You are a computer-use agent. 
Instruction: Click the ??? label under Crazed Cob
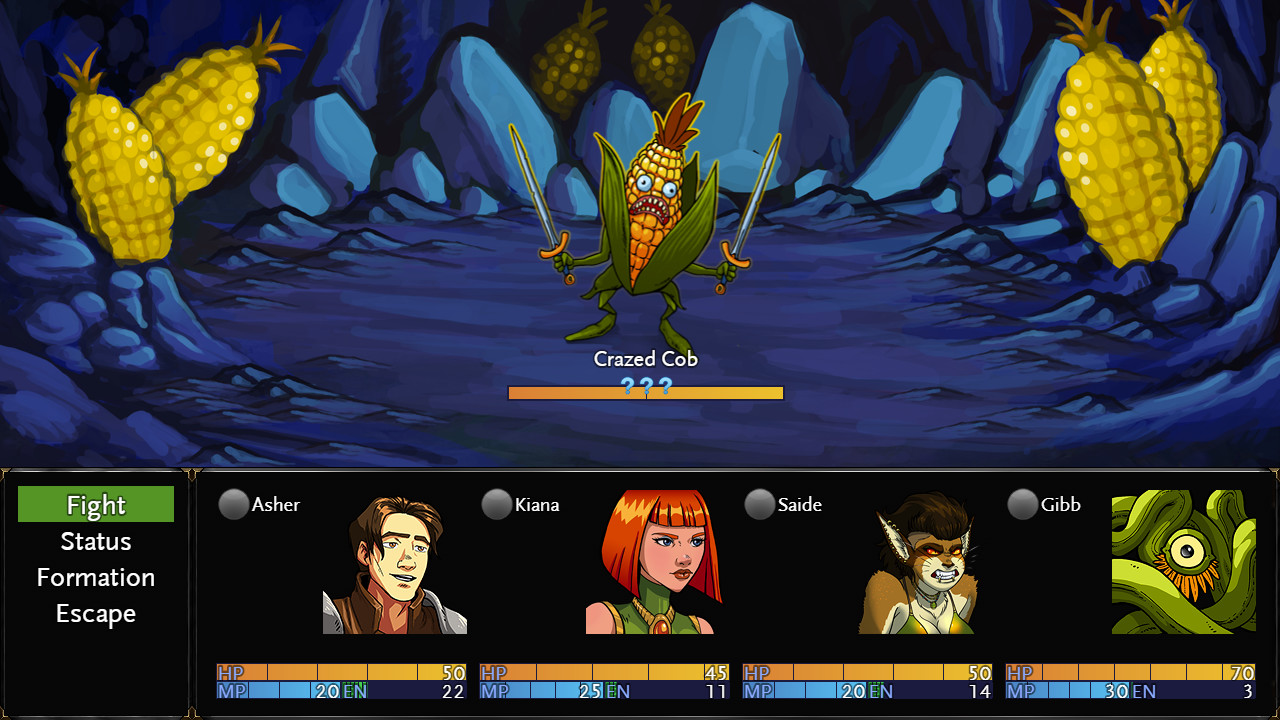[x=645, y=385]
